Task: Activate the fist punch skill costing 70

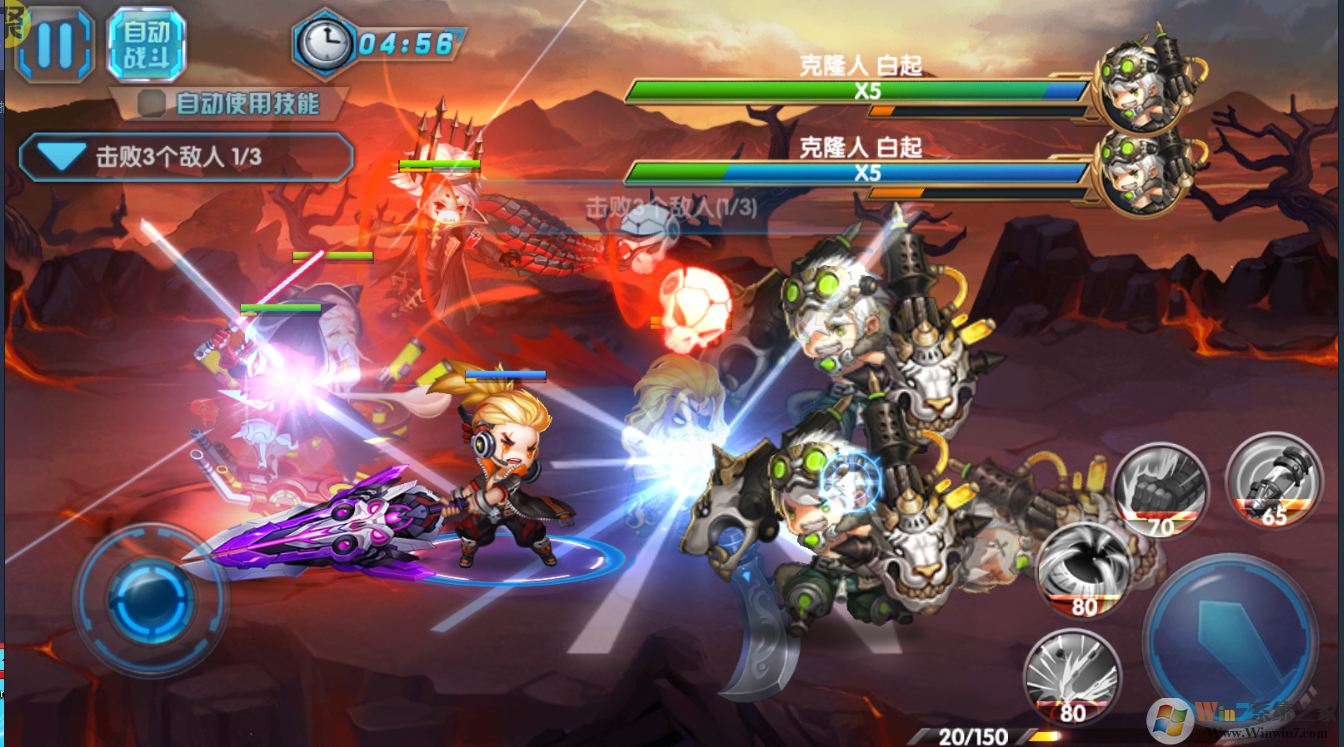Action: tap(1161, 490)
